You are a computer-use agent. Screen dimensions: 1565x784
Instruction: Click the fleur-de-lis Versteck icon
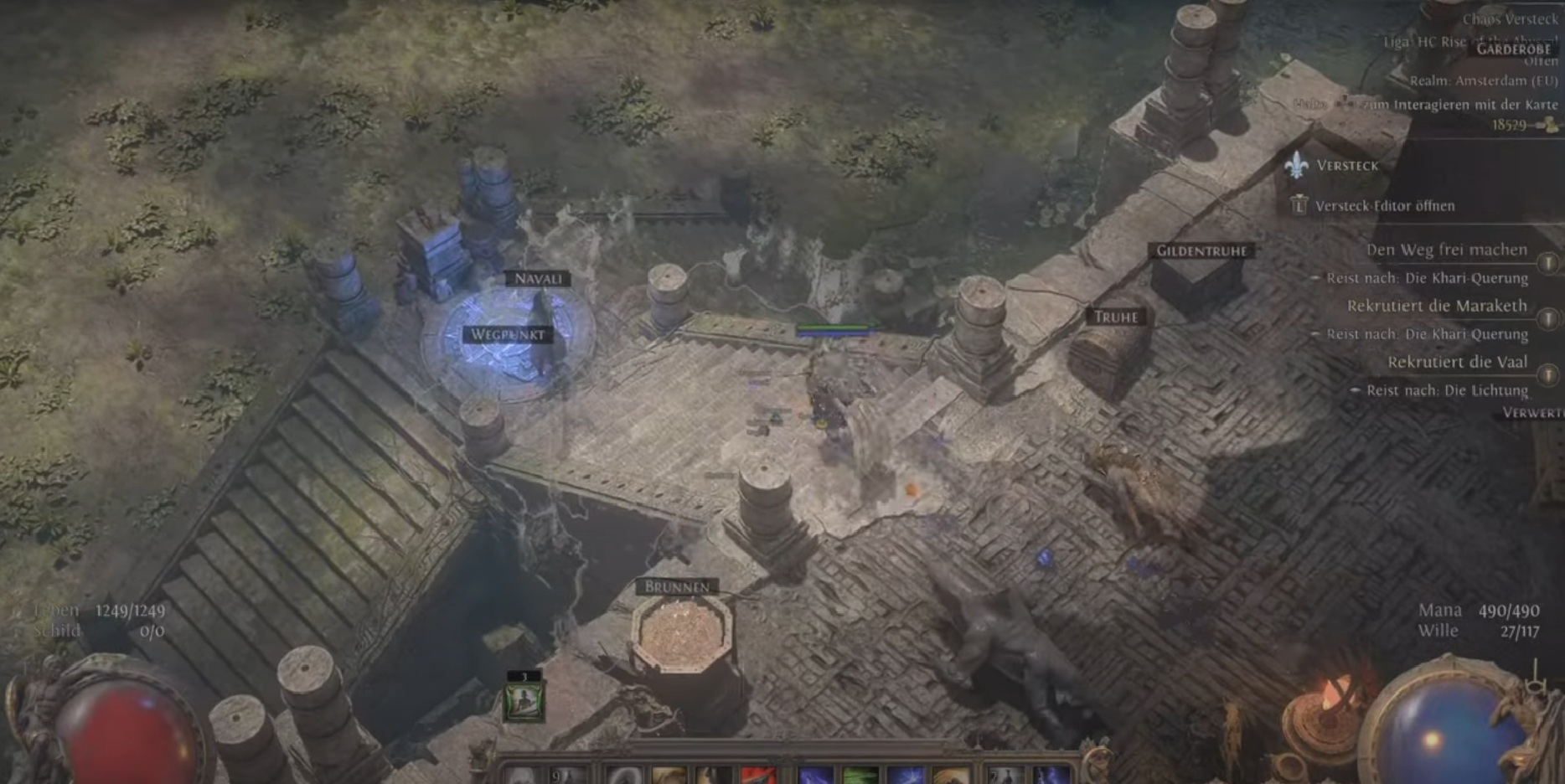tap(1297, 166)
